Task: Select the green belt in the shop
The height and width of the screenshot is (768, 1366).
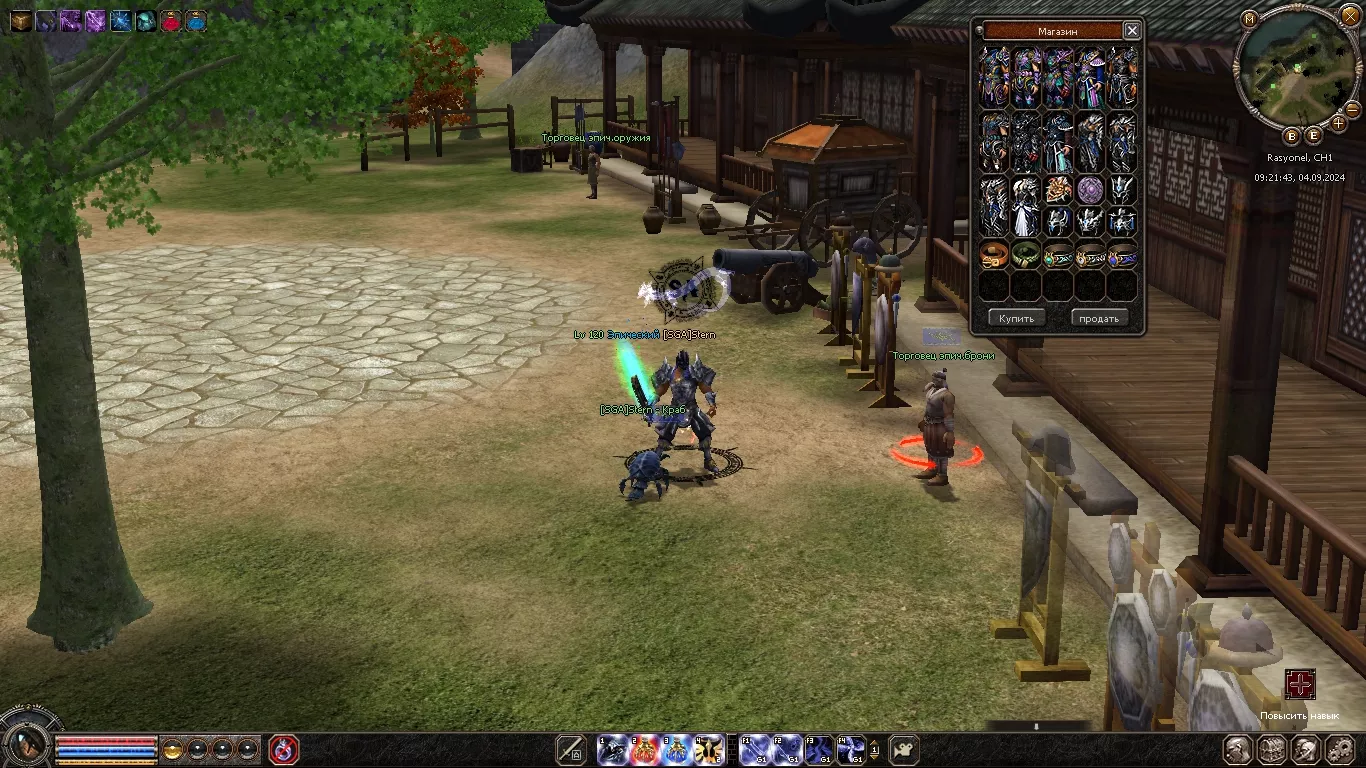Action: [1026, 255]
